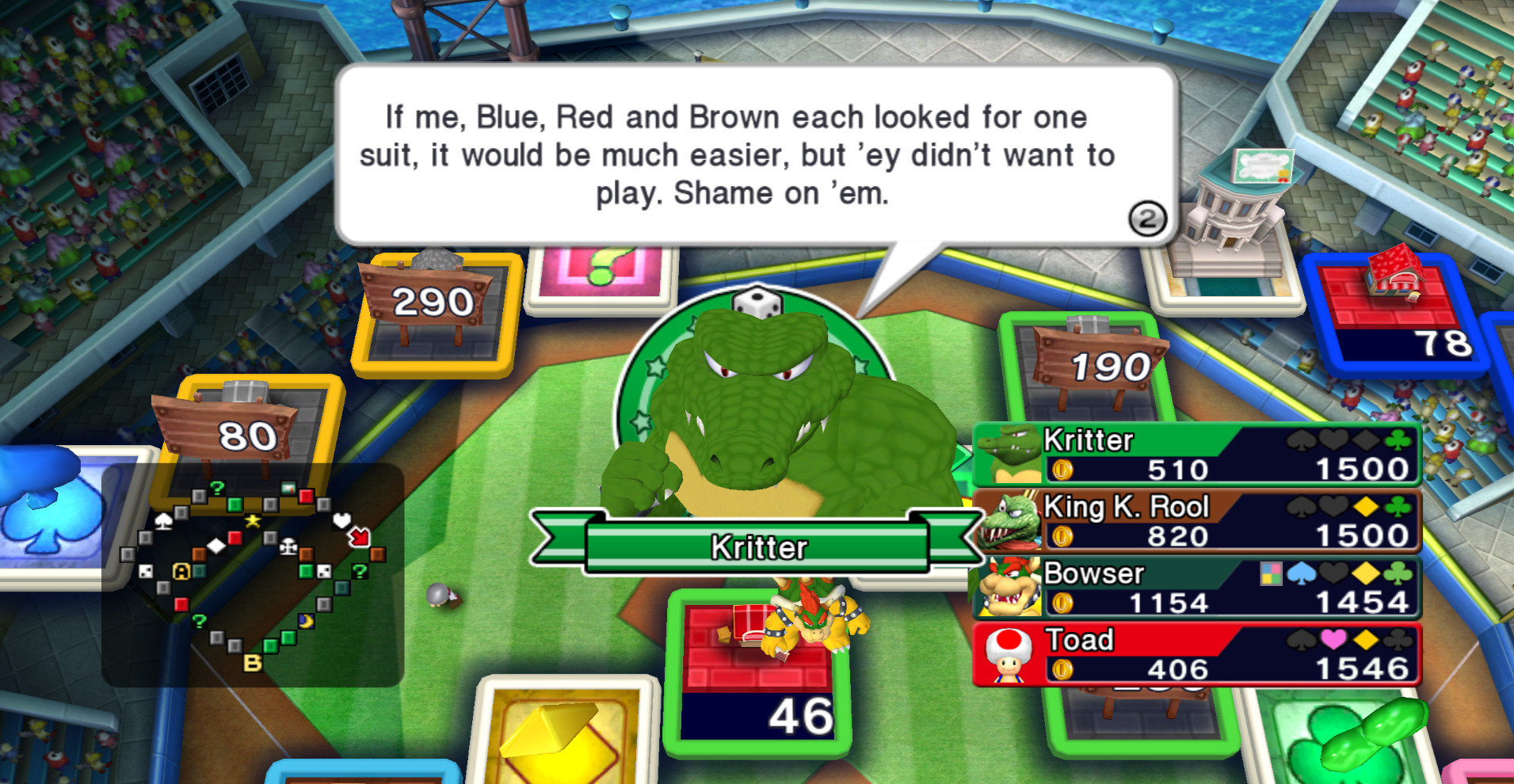Select the pink heart suit on Toad's panel
The image size is (1514, 784).
1335,639
